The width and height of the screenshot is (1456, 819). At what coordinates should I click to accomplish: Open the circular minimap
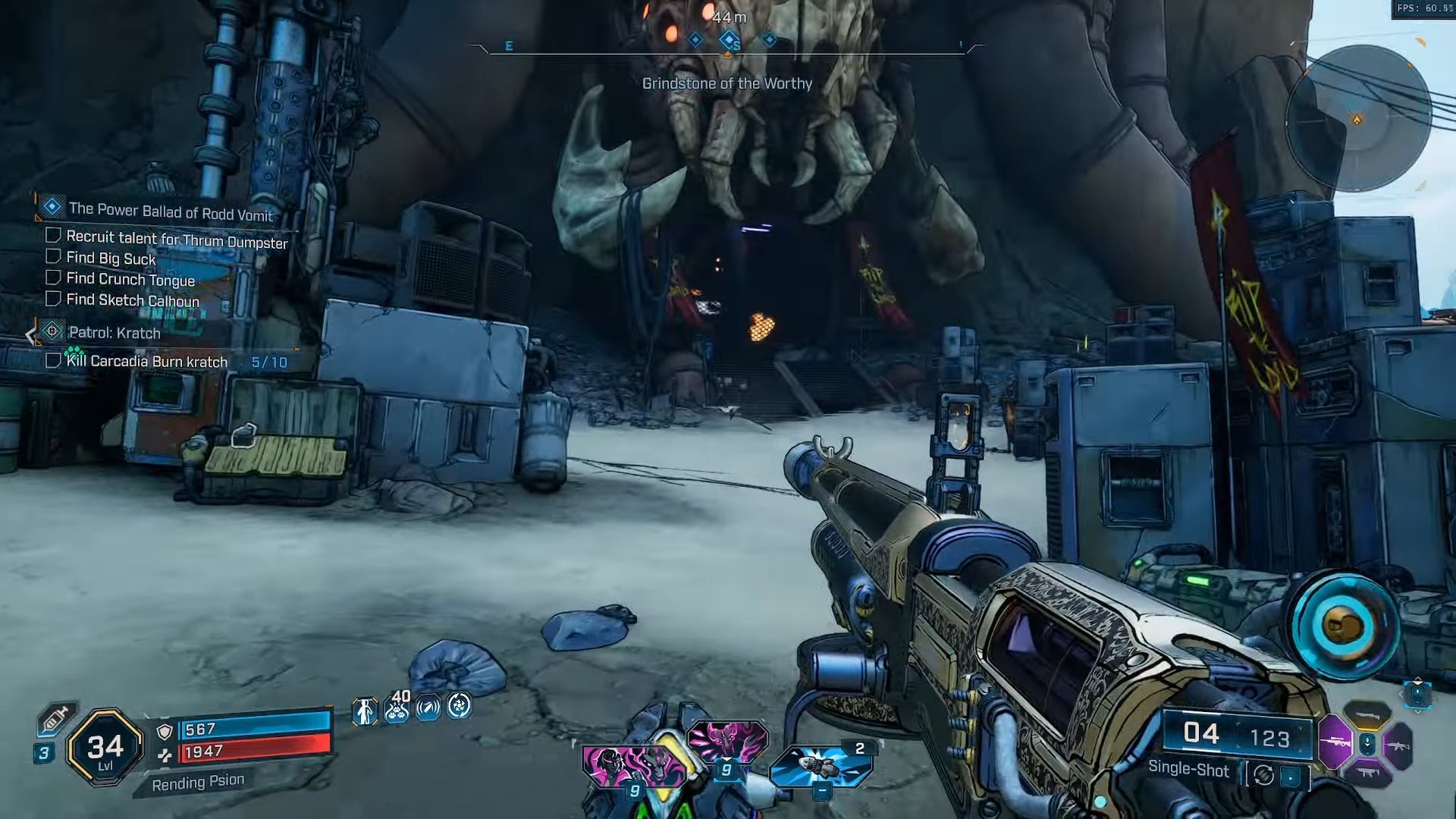(1357, 119)
